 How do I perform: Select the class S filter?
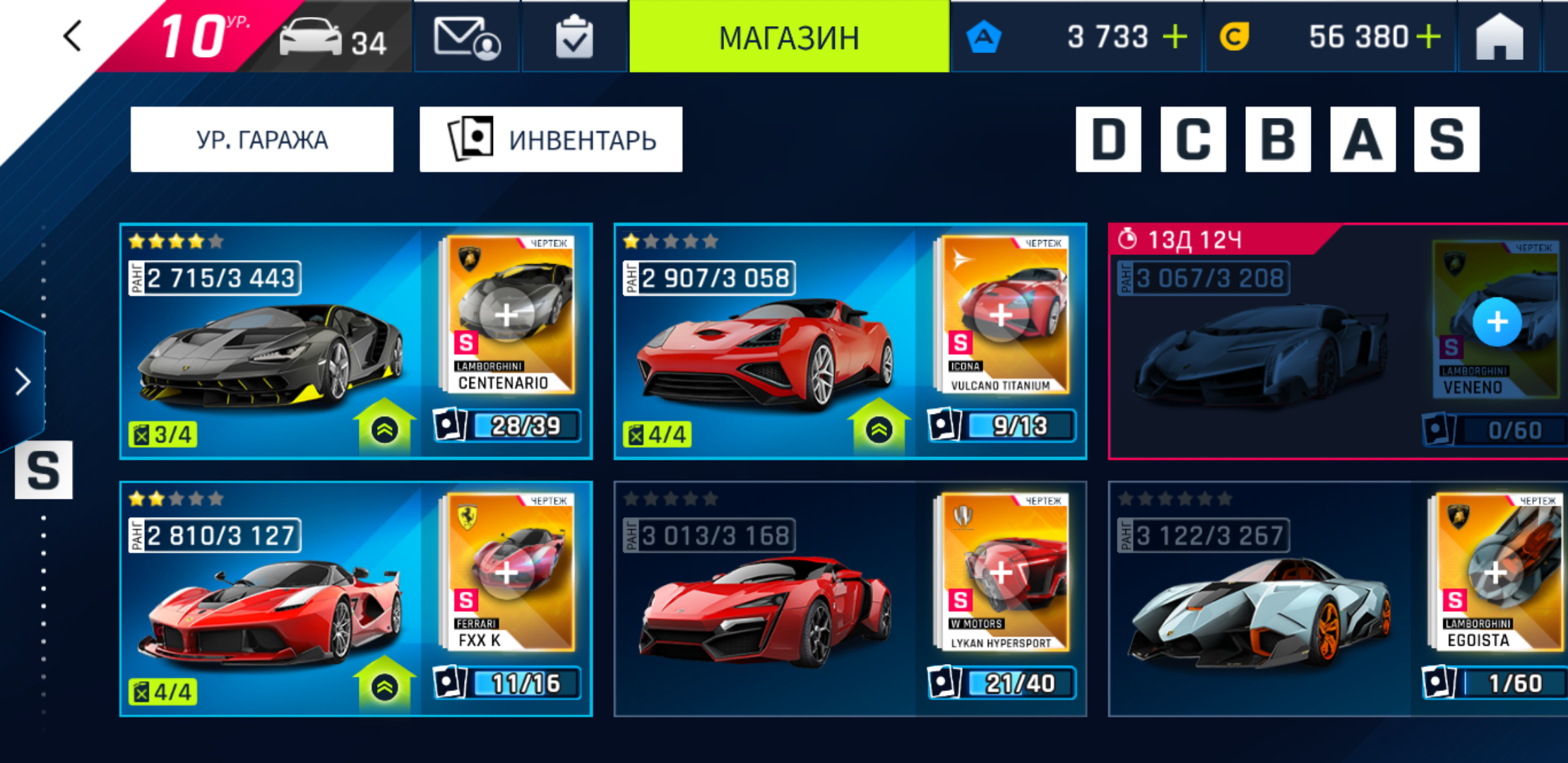pyautogui.click(x=1447, y=139)
